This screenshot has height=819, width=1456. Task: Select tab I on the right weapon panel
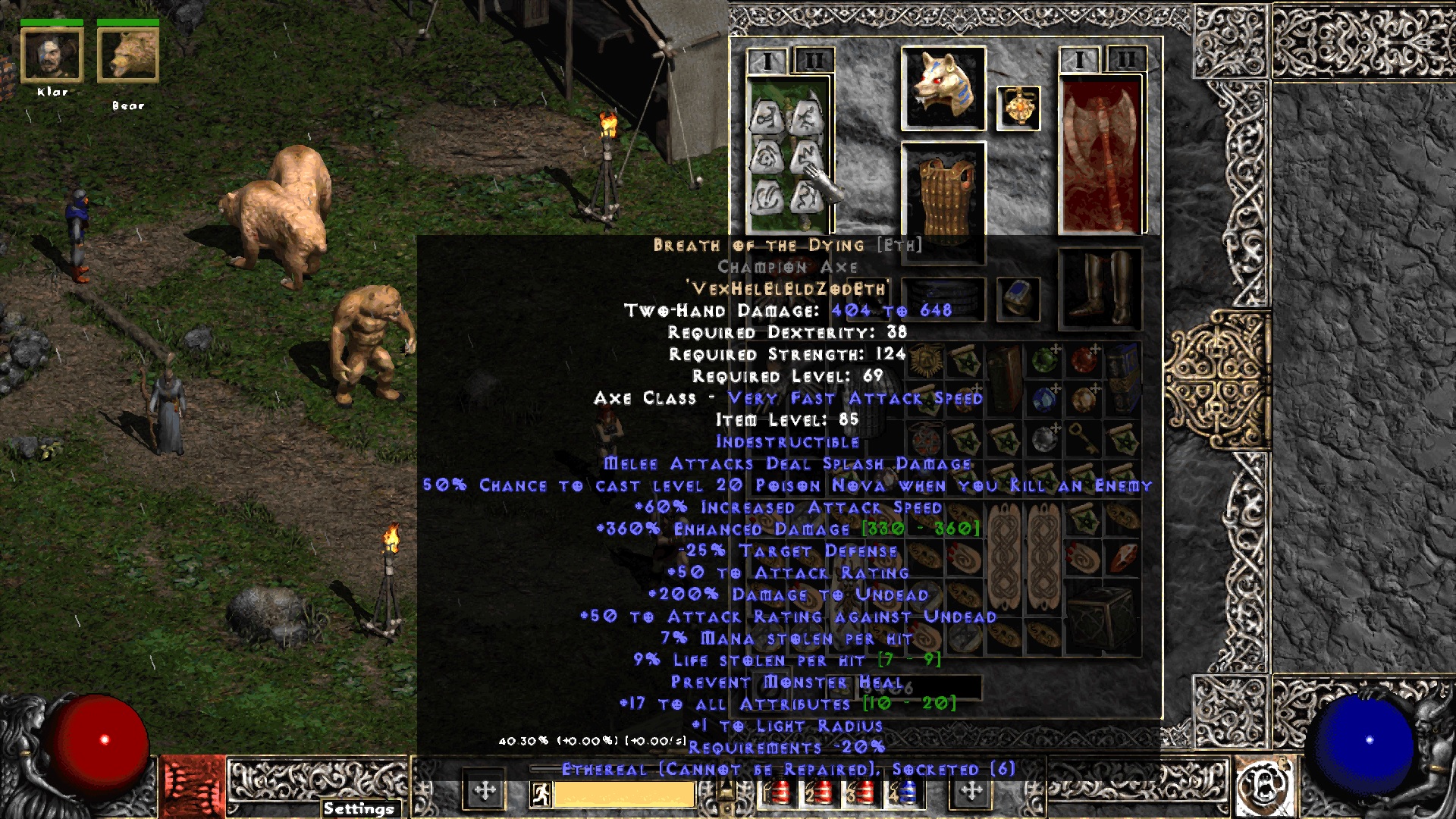point(1080,58)
